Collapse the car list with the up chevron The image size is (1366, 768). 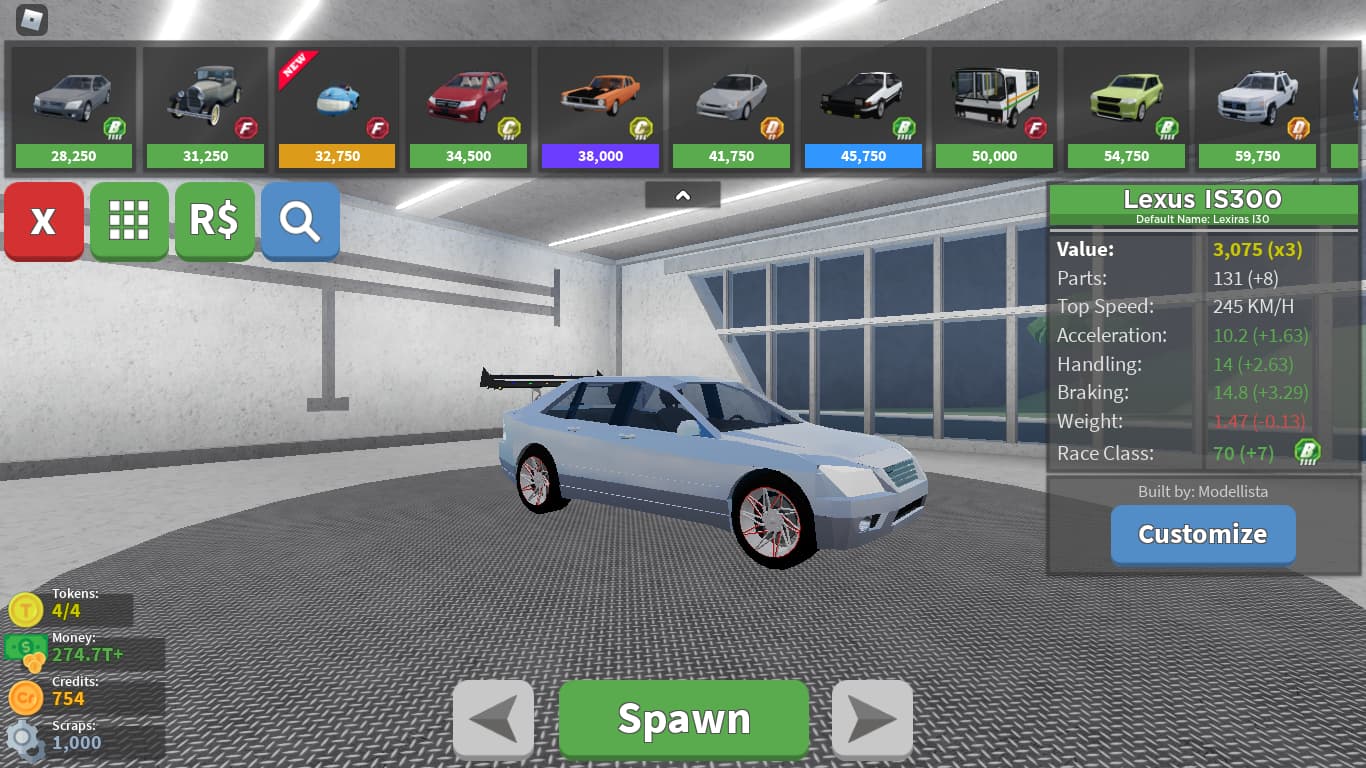click(x=683, y=195)
